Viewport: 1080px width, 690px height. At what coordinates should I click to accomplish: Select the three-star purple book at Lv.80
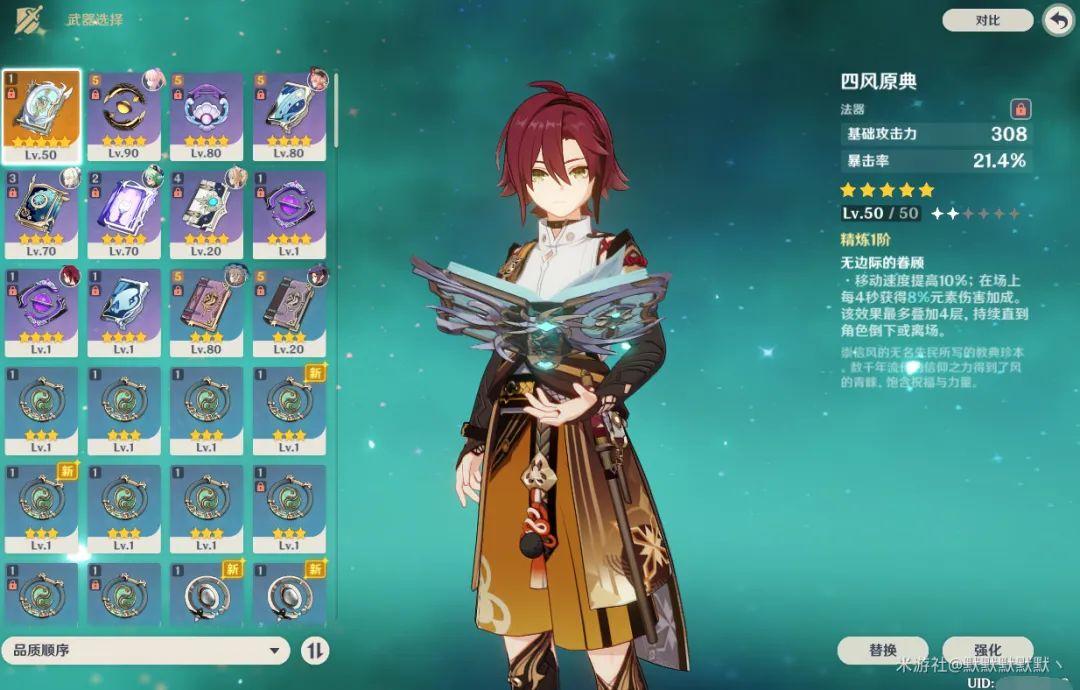(x=207, y=311)
